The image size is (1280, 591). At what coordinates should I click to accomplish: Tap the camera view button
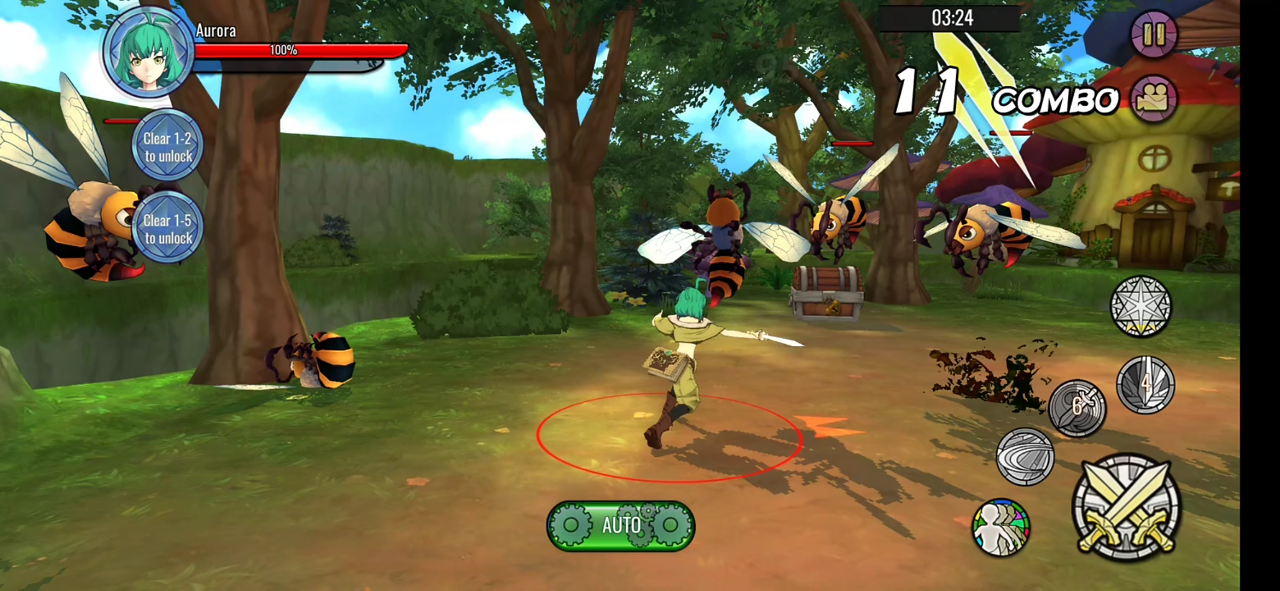click(1154, 99)
